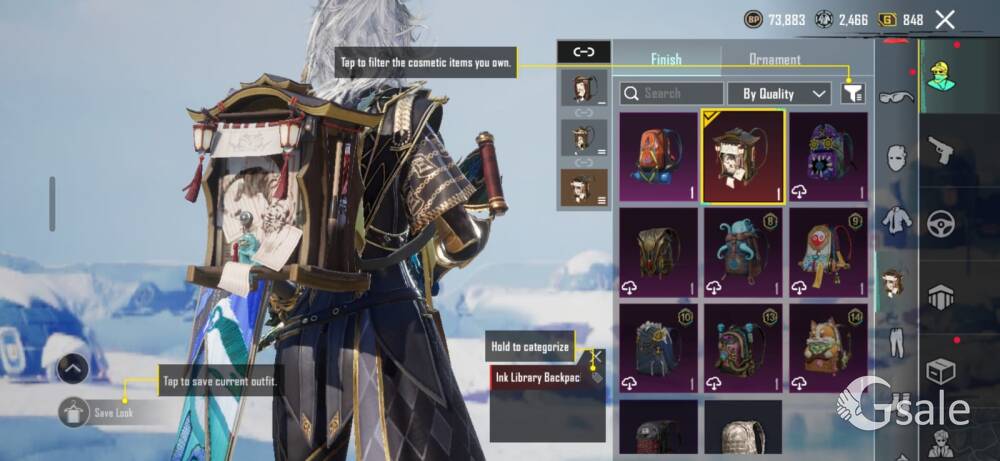1000x461 pixels.
Task: Show the glasses cosmetic category
Action: (896, 97)
